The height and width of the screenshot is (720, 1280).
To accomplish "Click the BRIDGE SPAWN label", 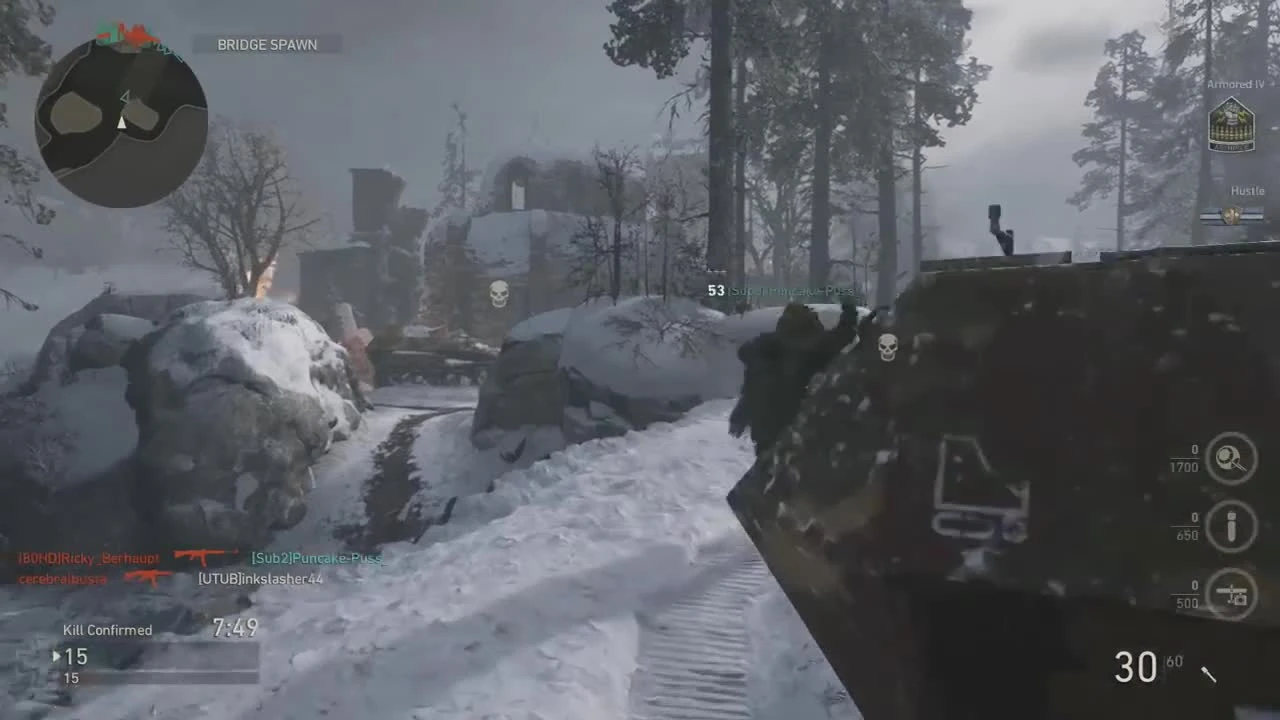I will pyautogui.click(x=266, y=44).
